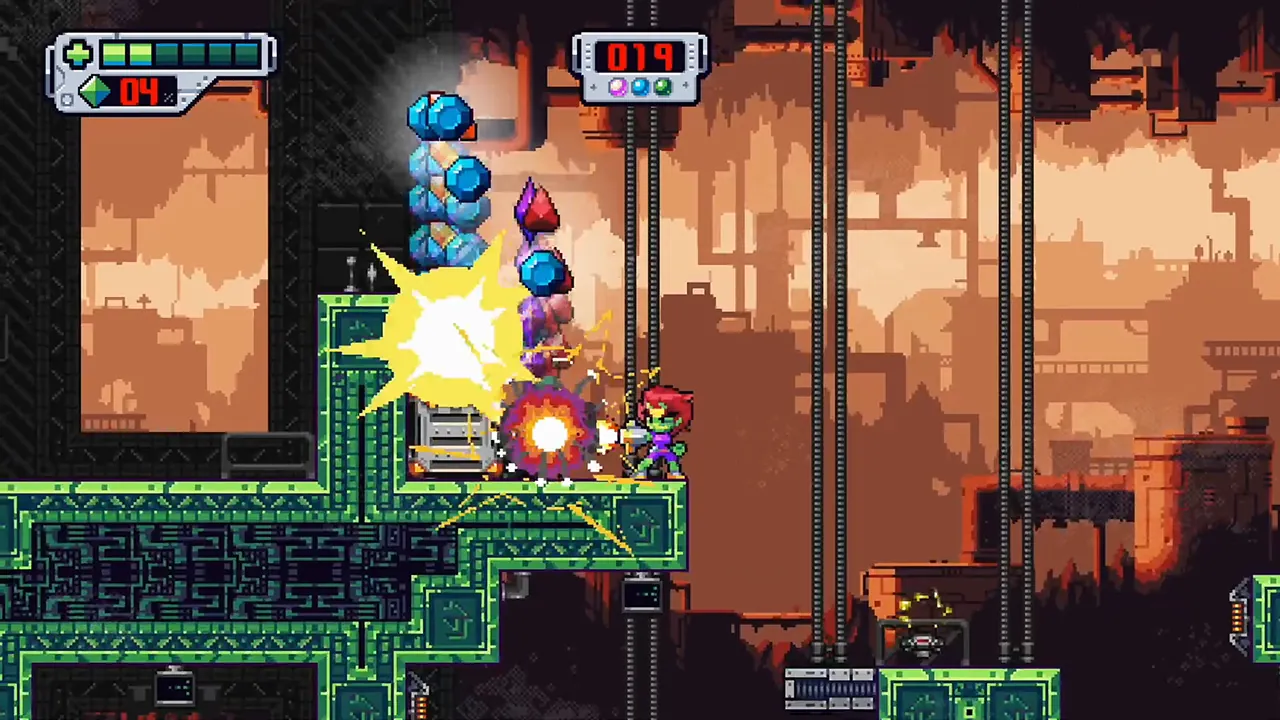Click the blue orb on the 019 display

tap(640, 87)
